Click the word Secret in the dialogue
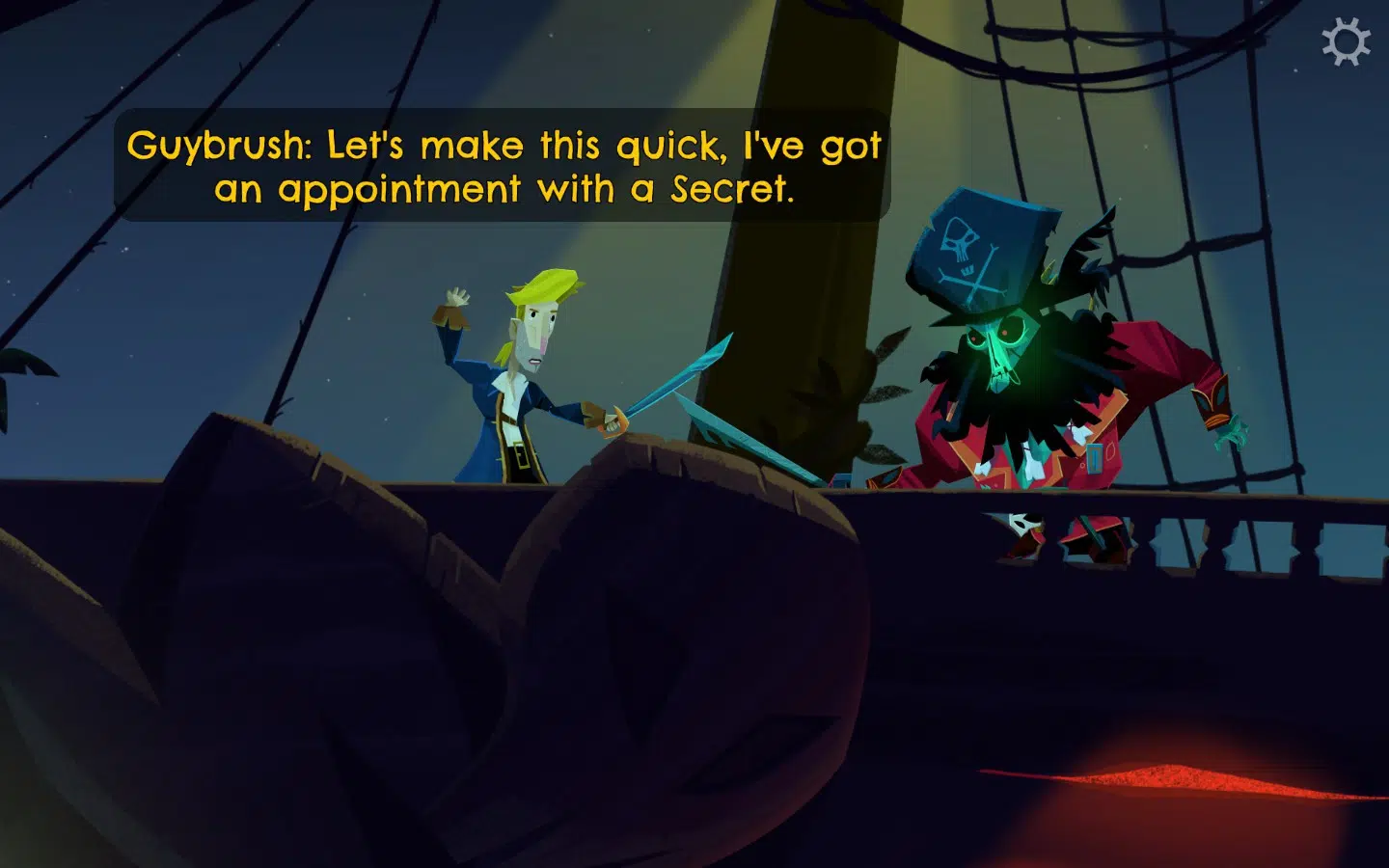 731,189
